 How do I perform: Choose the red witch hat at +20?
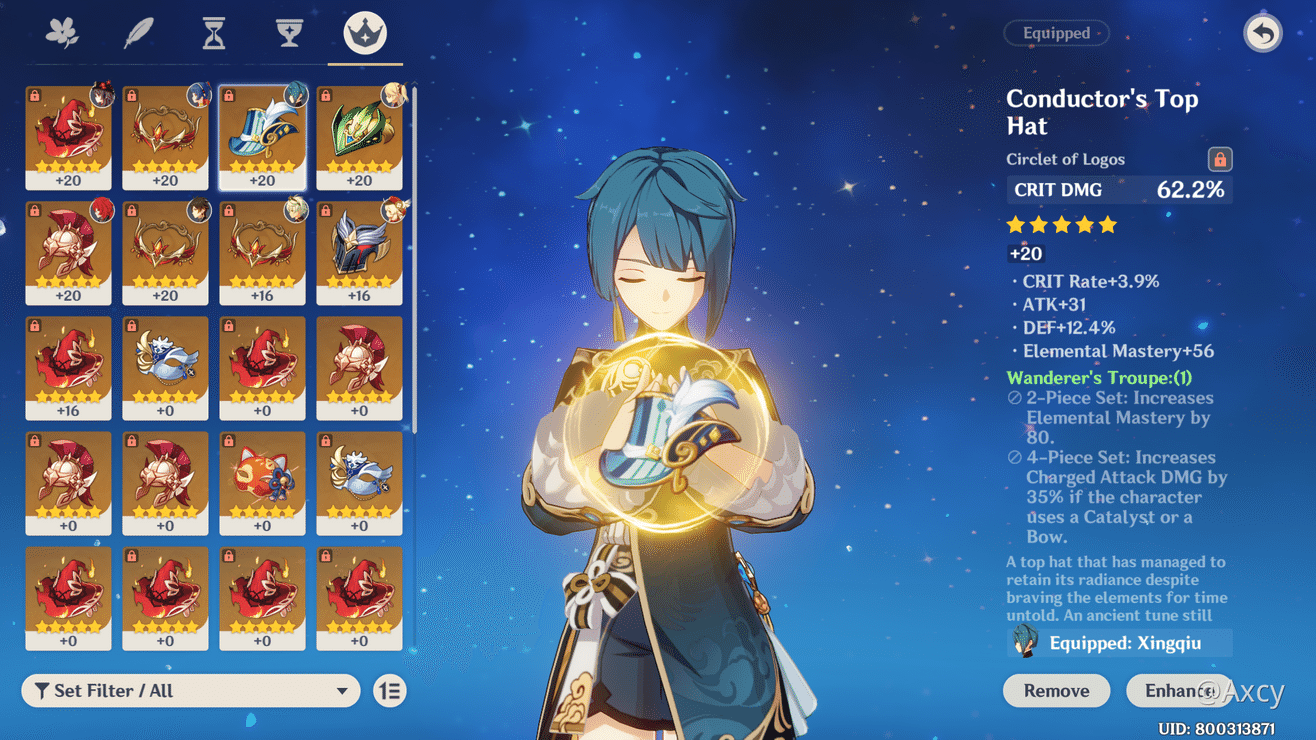click(68, 137)
